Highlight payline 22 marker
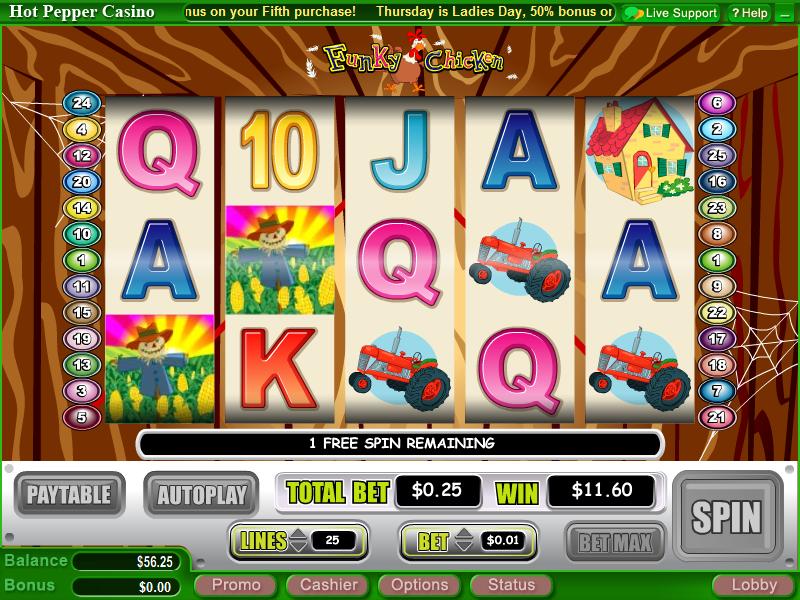This screenshot has height=600, width=800. [x=716, y=312]
